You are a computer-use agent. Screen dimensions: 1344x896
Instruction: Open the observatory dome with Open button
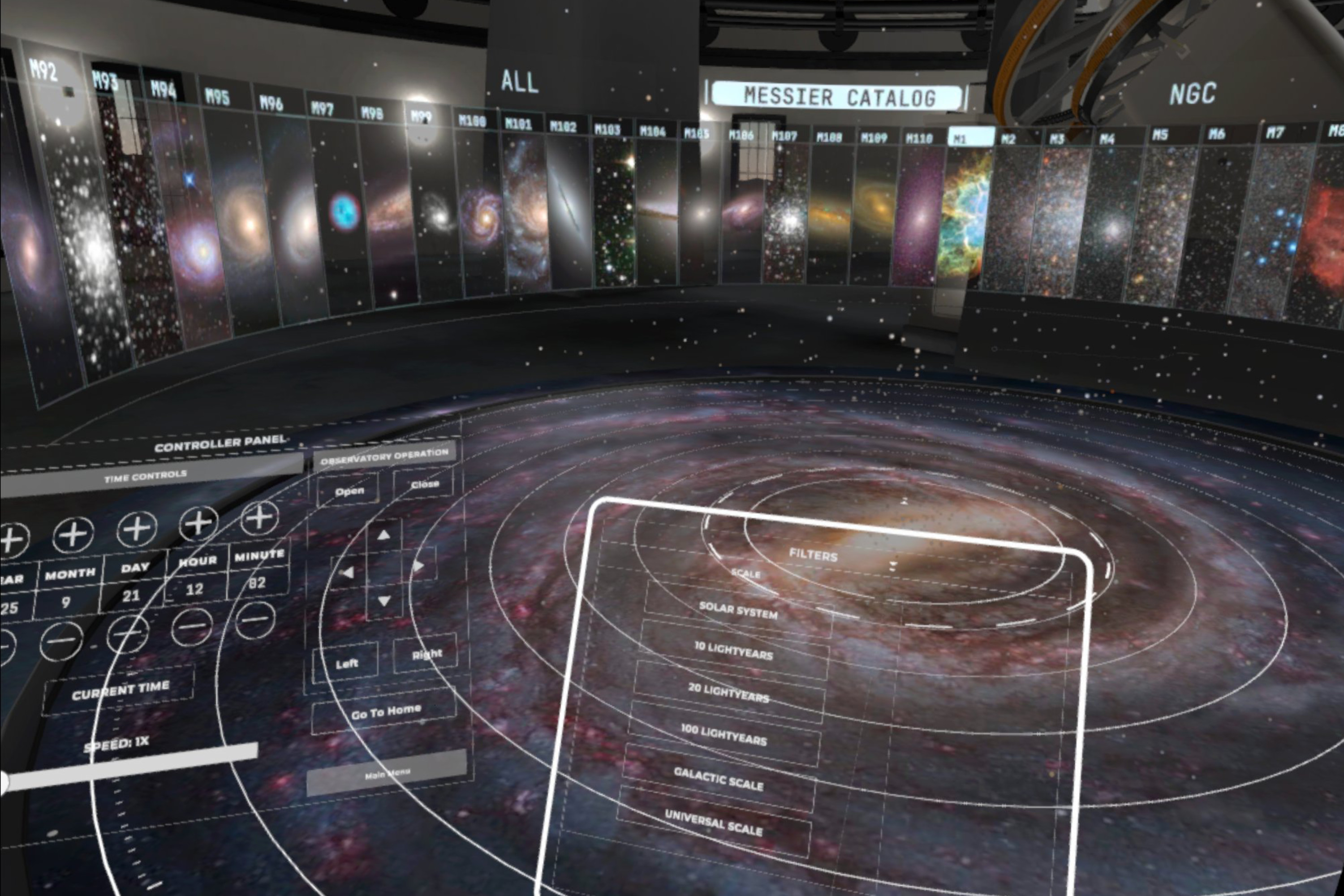click(349, 491)
